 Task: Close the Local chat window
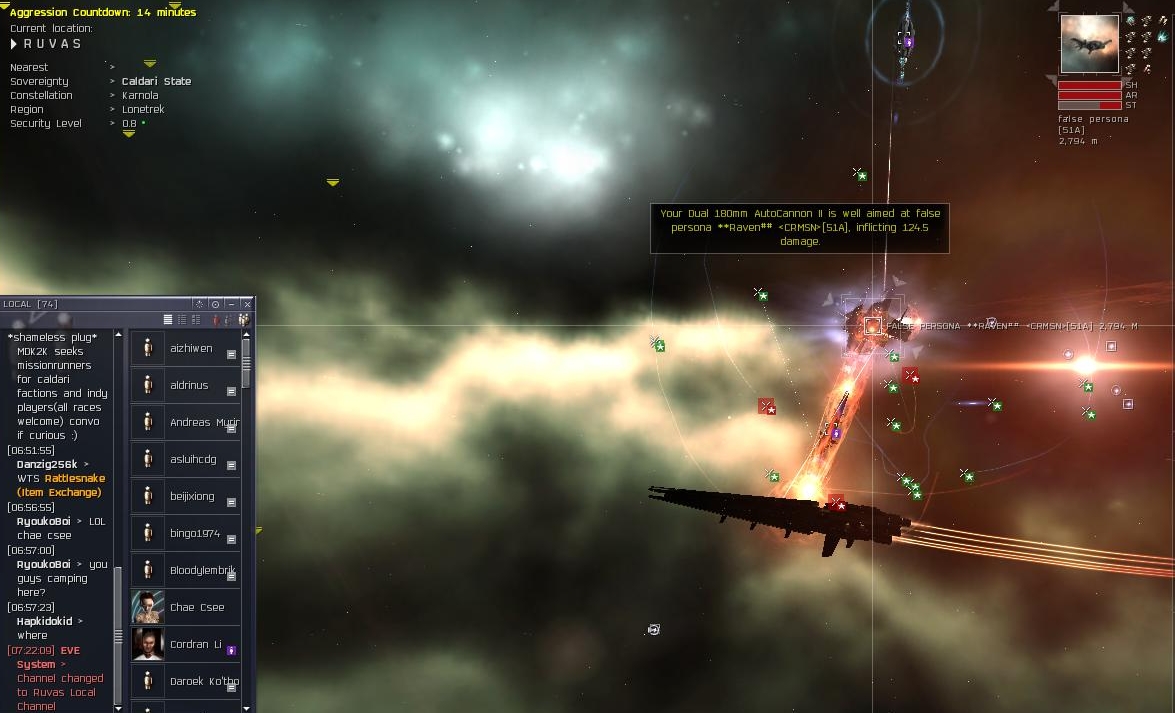(x=247, y=304)
